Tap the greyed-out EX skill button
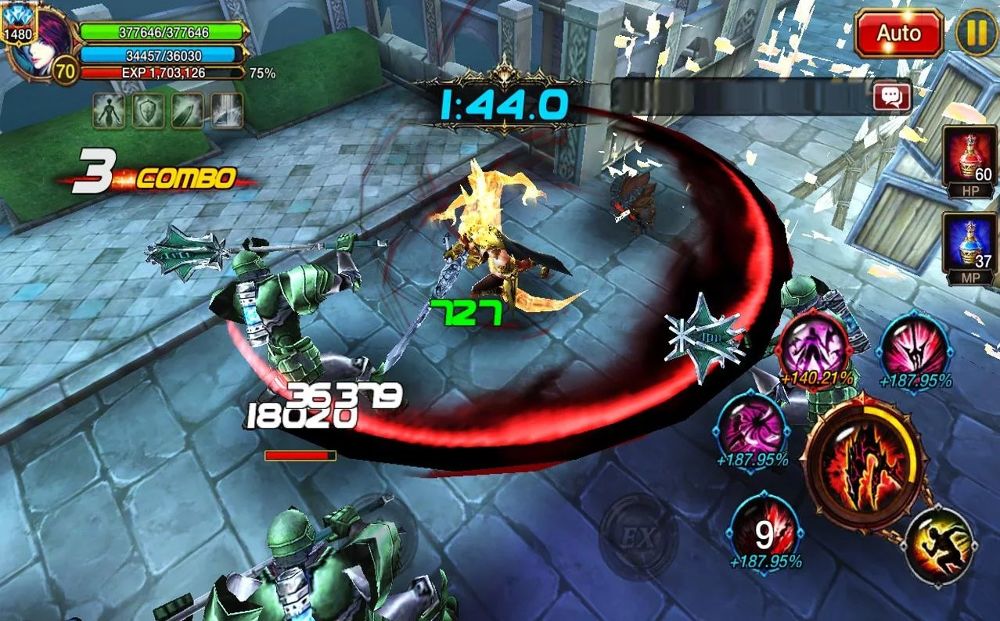This screenshot has height=621, width=1000. (638, 536)
